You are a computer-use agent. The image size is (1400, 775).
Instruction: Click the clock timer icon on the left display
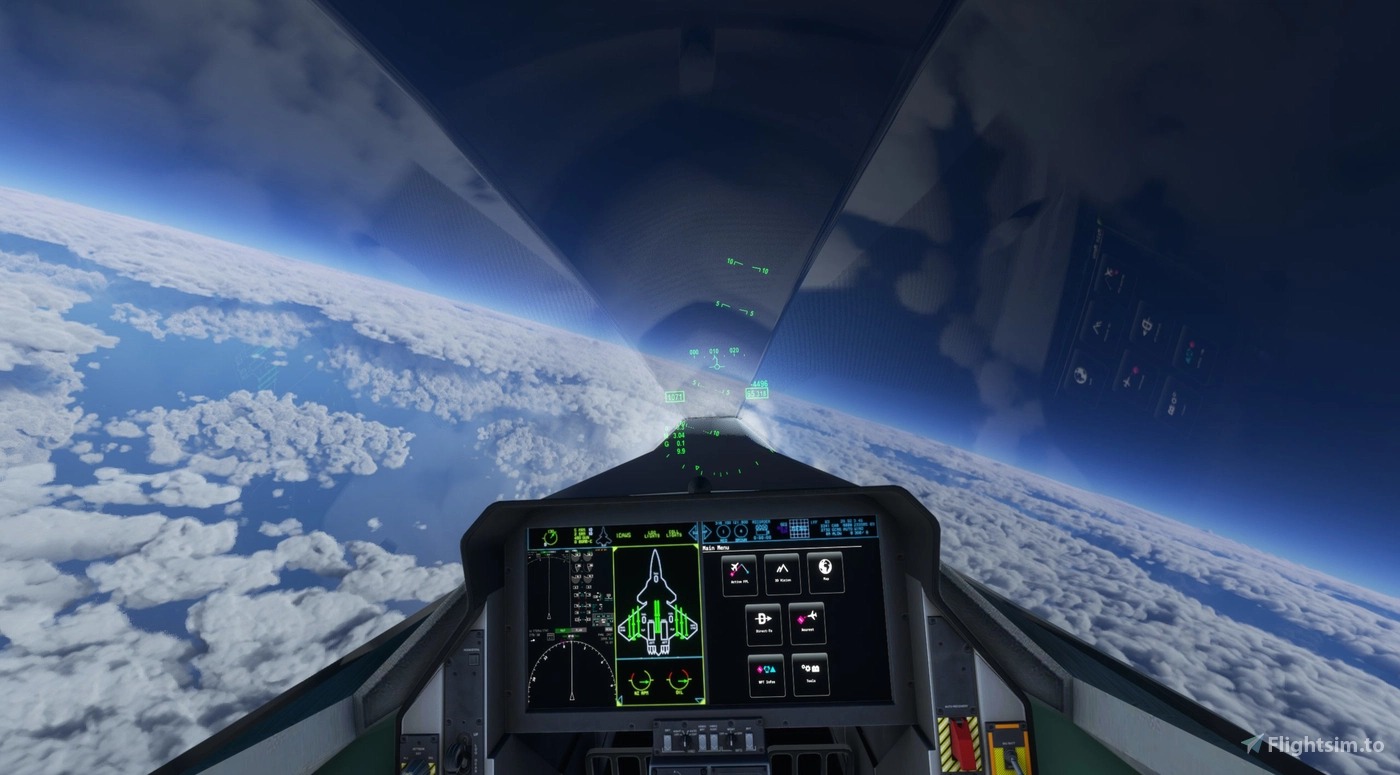pyautogui.click(x=550, y=535)
